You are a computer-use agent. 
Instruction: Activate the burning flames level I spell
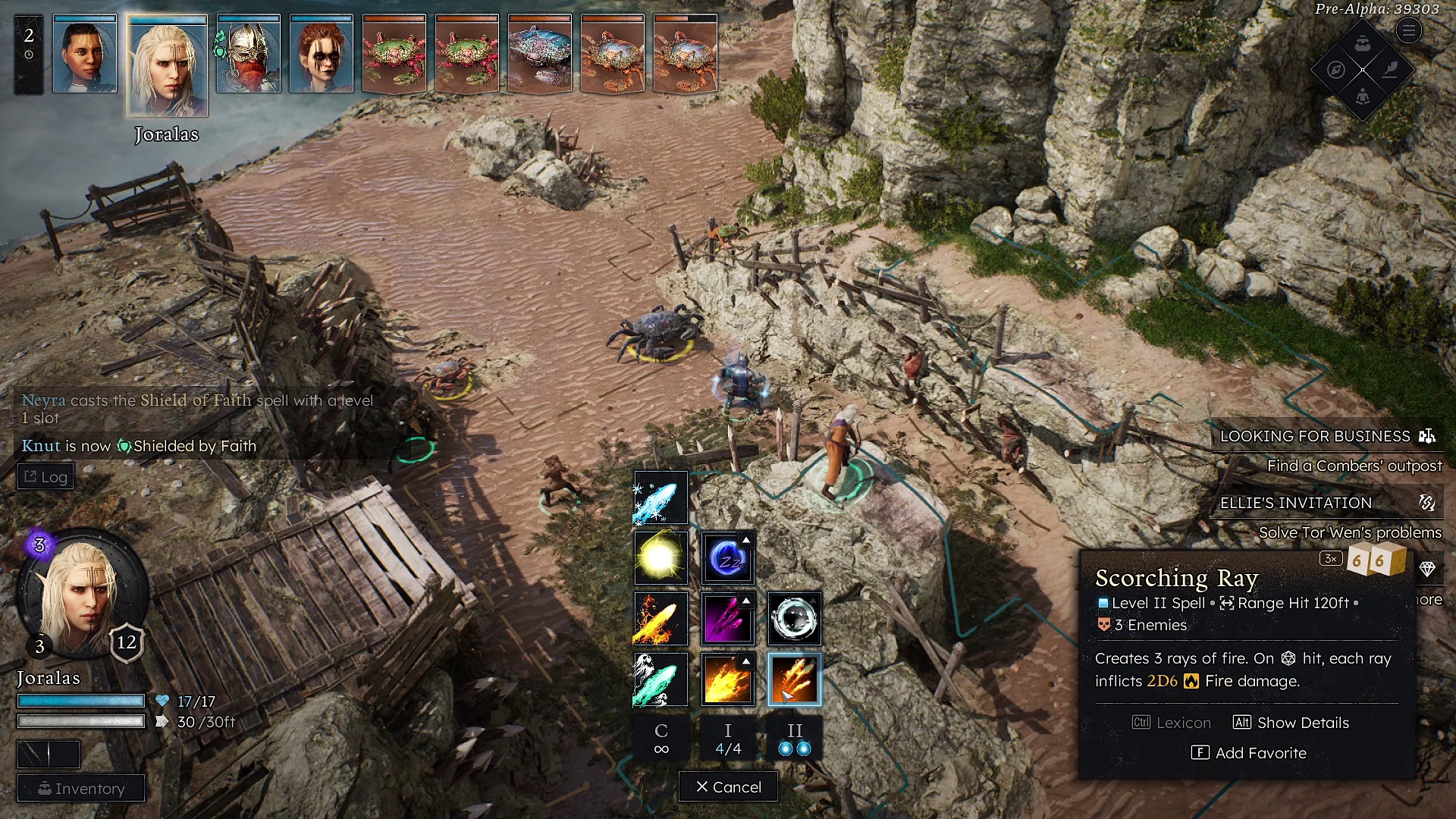pos(727,679)
